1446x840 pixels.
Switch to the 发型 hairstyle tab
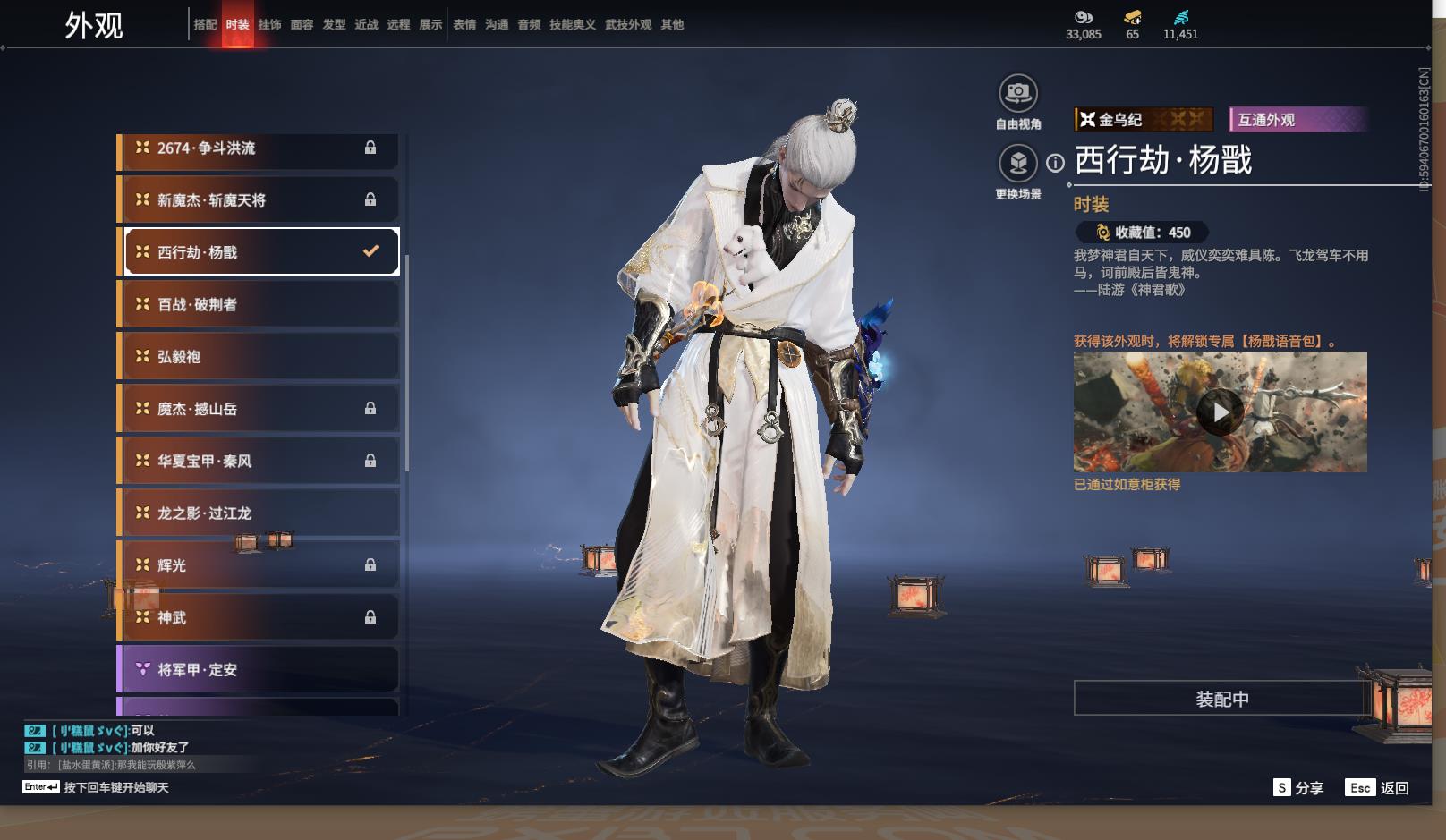click(x=334, y=25)
